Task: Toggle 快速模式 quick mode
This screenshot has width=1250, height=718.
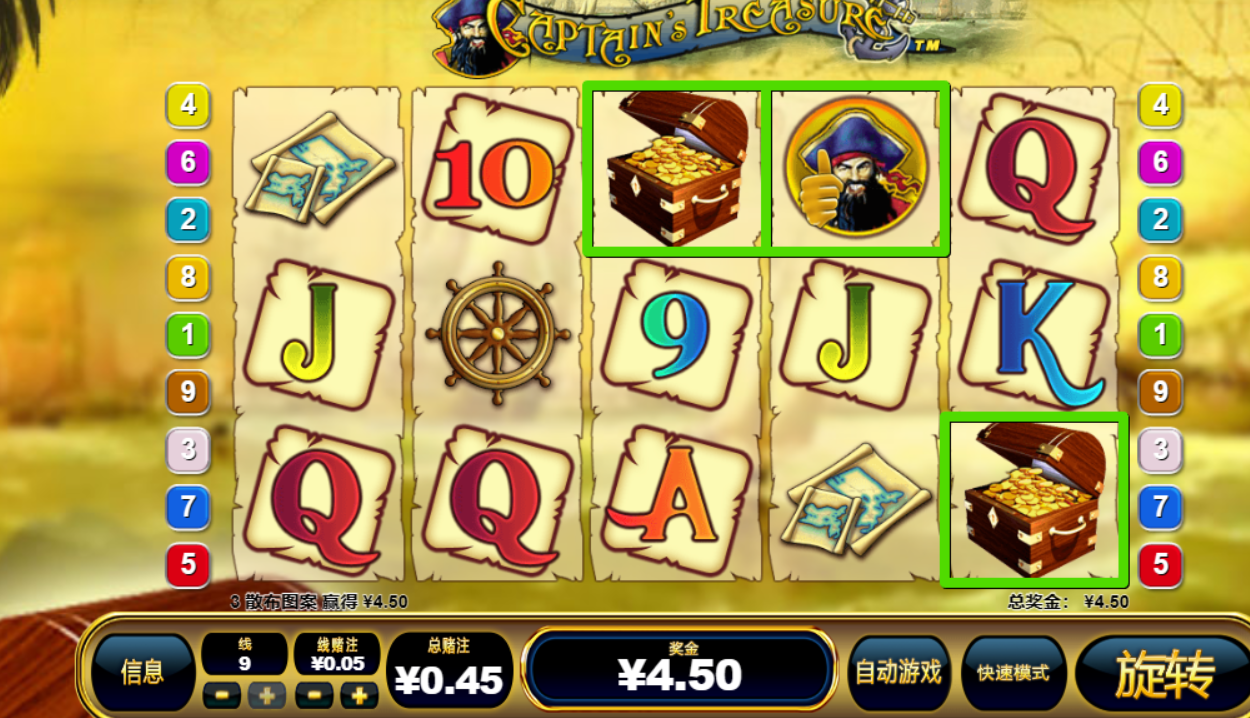Action: point(1013,672)
